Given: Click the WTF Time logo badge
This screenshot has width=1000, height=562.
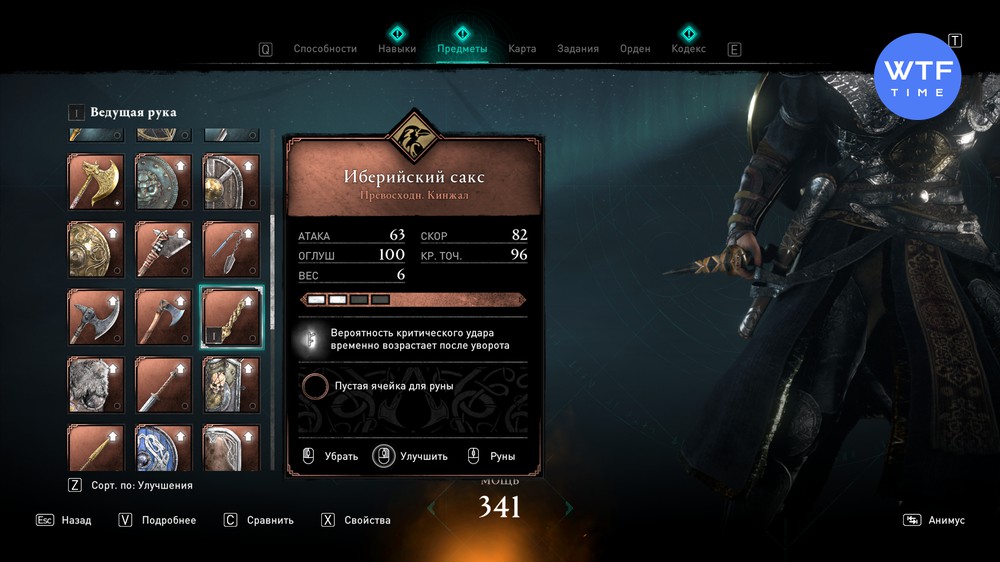Looking at the screenshot, I should [x=917, y=77].
